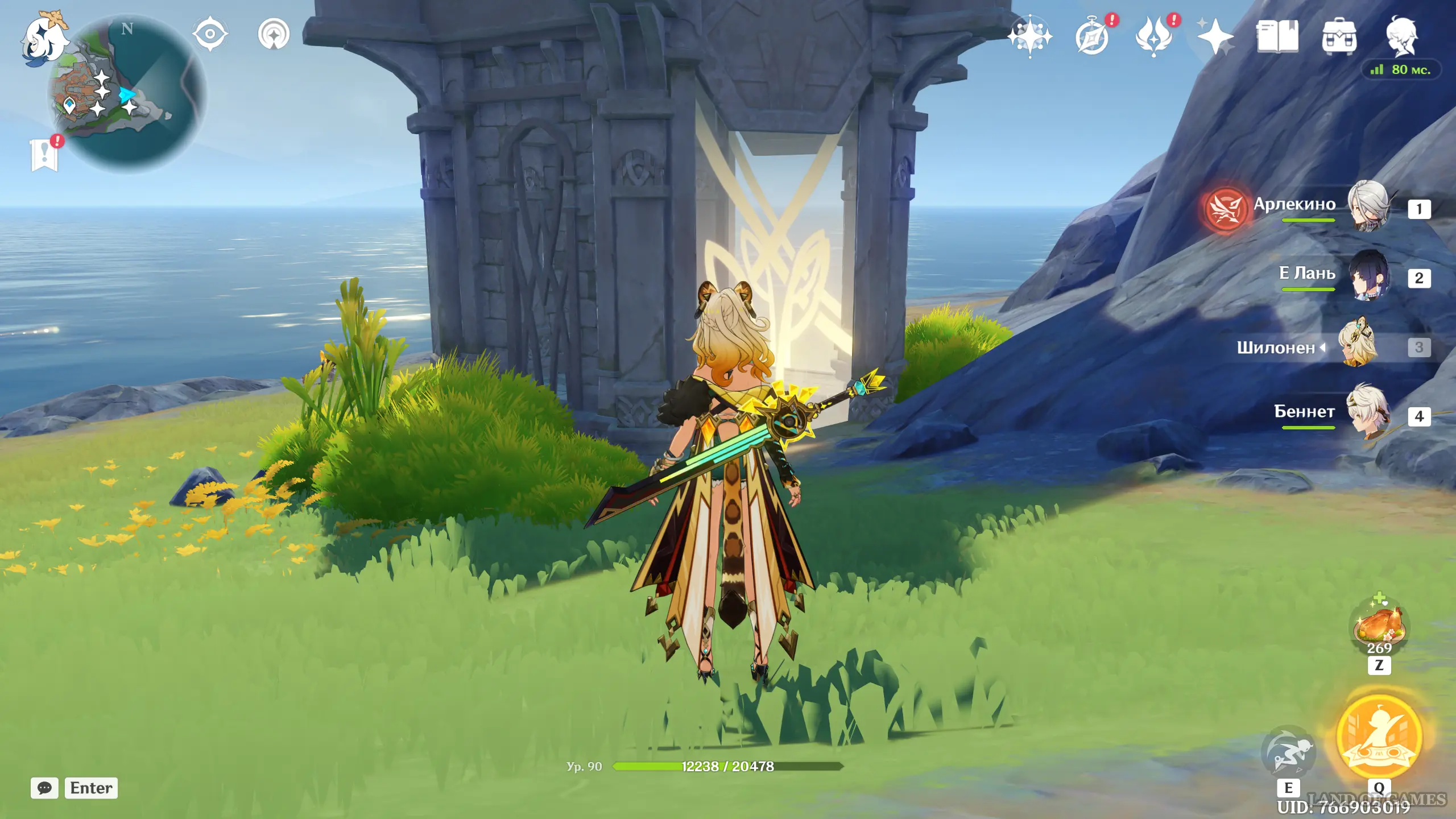The width and height of the screenshot is (1456, 819).
Task: Open the Paimon menu
Action: (43, 38)
